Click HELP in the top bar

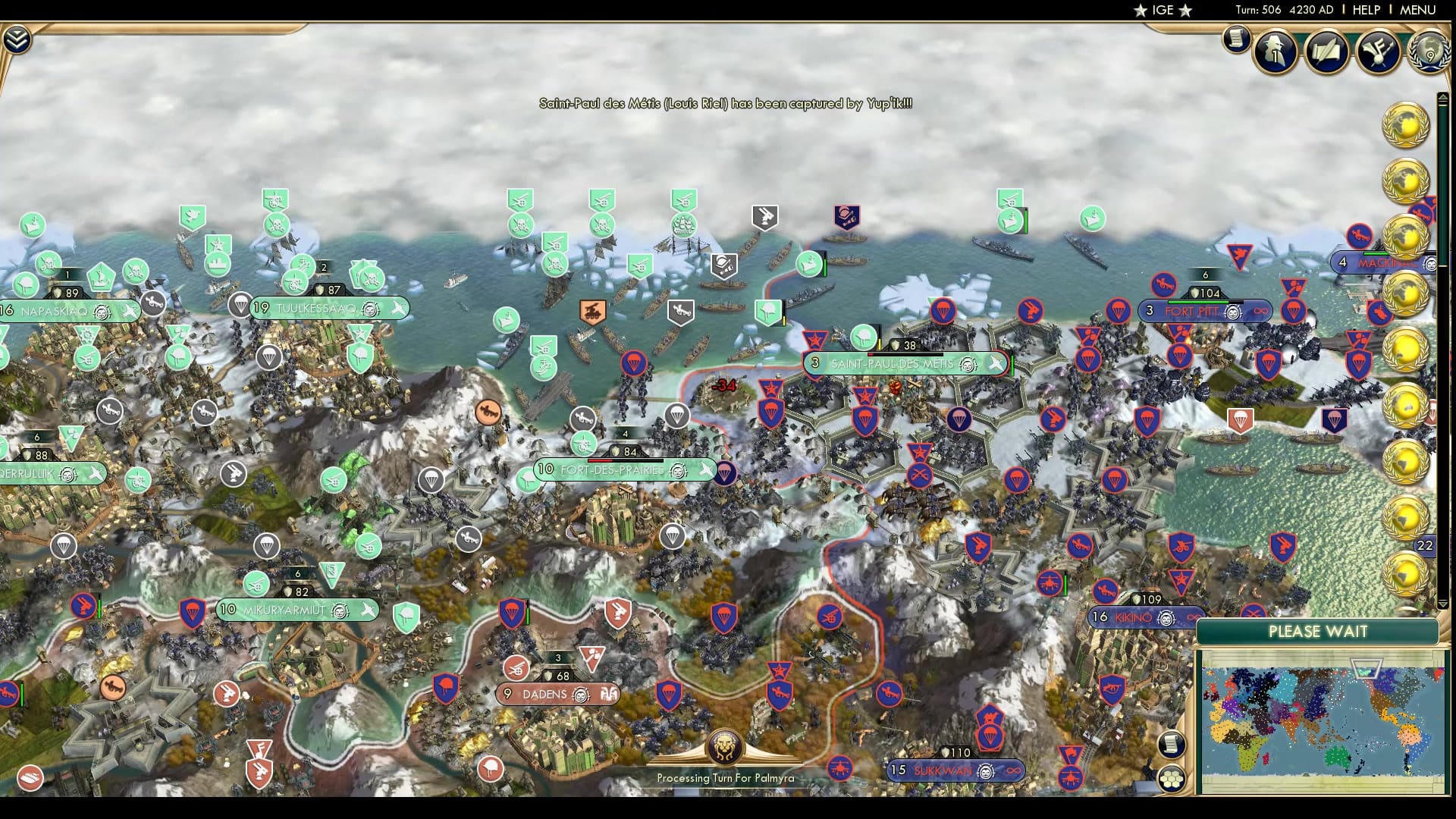(x=1365, y=11)
